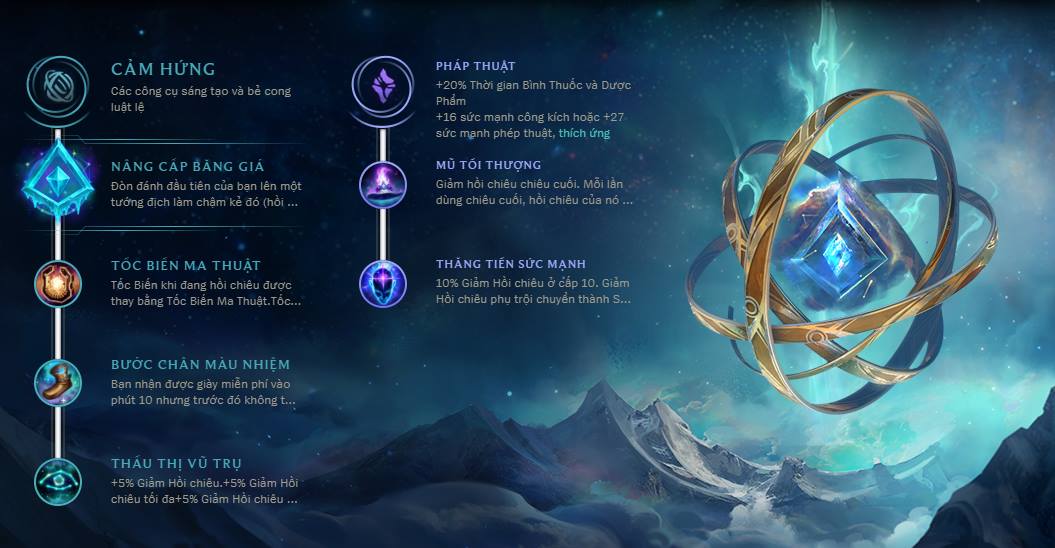Screen dimensions: 1055x548
Task: Select the Cảm Hứng rune path icon
Action: coord(58,86)
